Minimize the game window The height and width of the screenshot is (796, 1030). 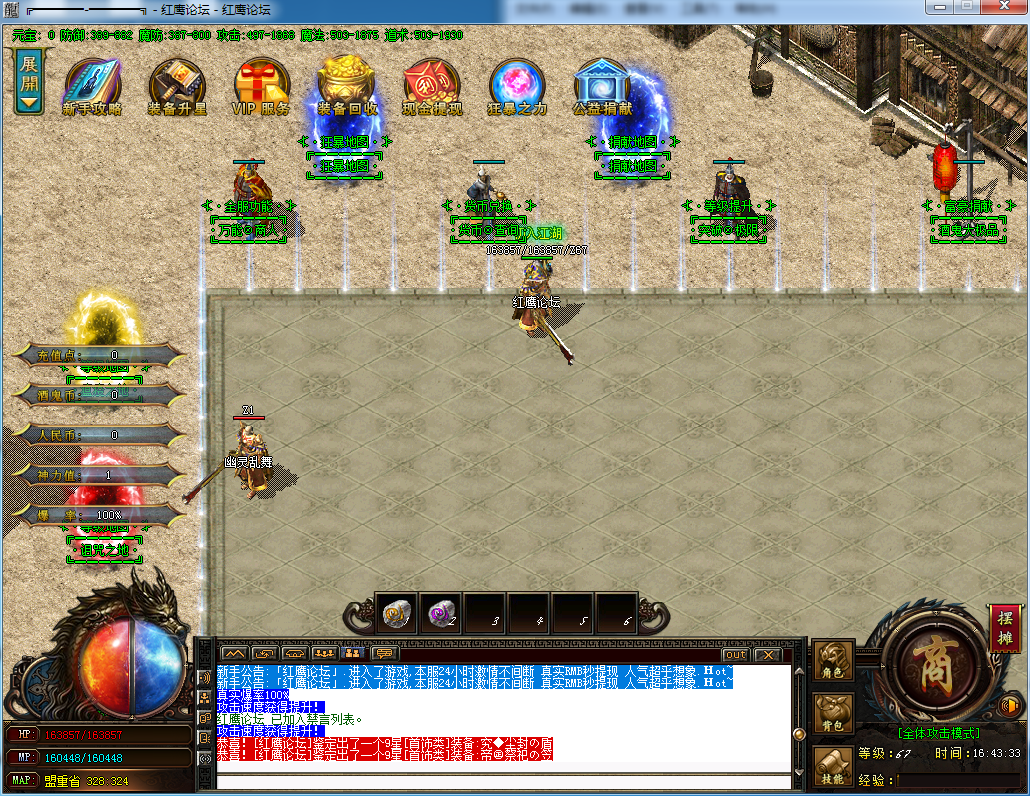[939, 8]
